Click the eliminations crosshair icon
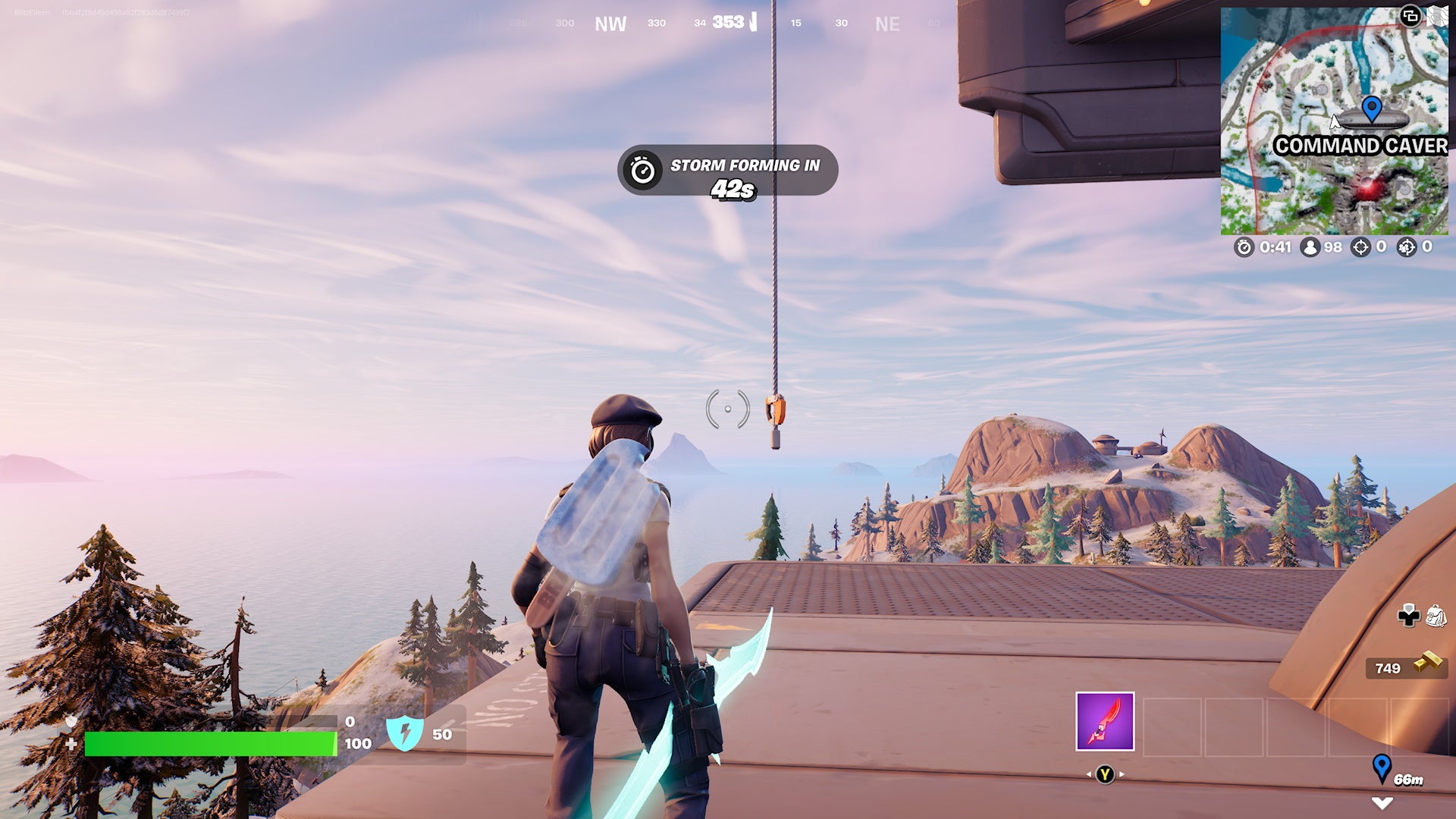Screen dimensions: 1456x819 pyautogui.click(x=1362, y=248)
